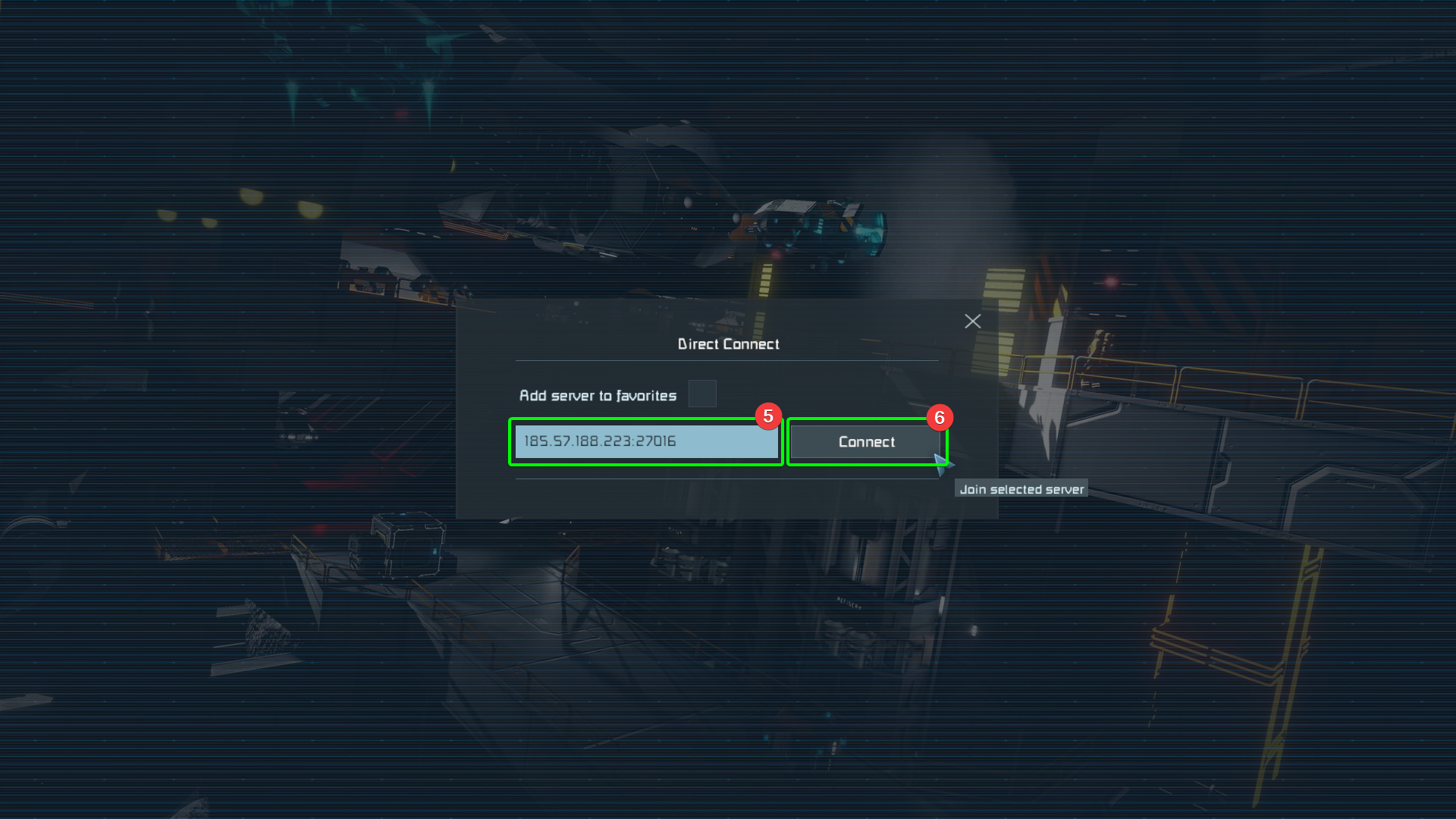This screenshot has width=1456, height=819.
Task: Click the dismiss cross at top right
Action: [x=973, y=321]
